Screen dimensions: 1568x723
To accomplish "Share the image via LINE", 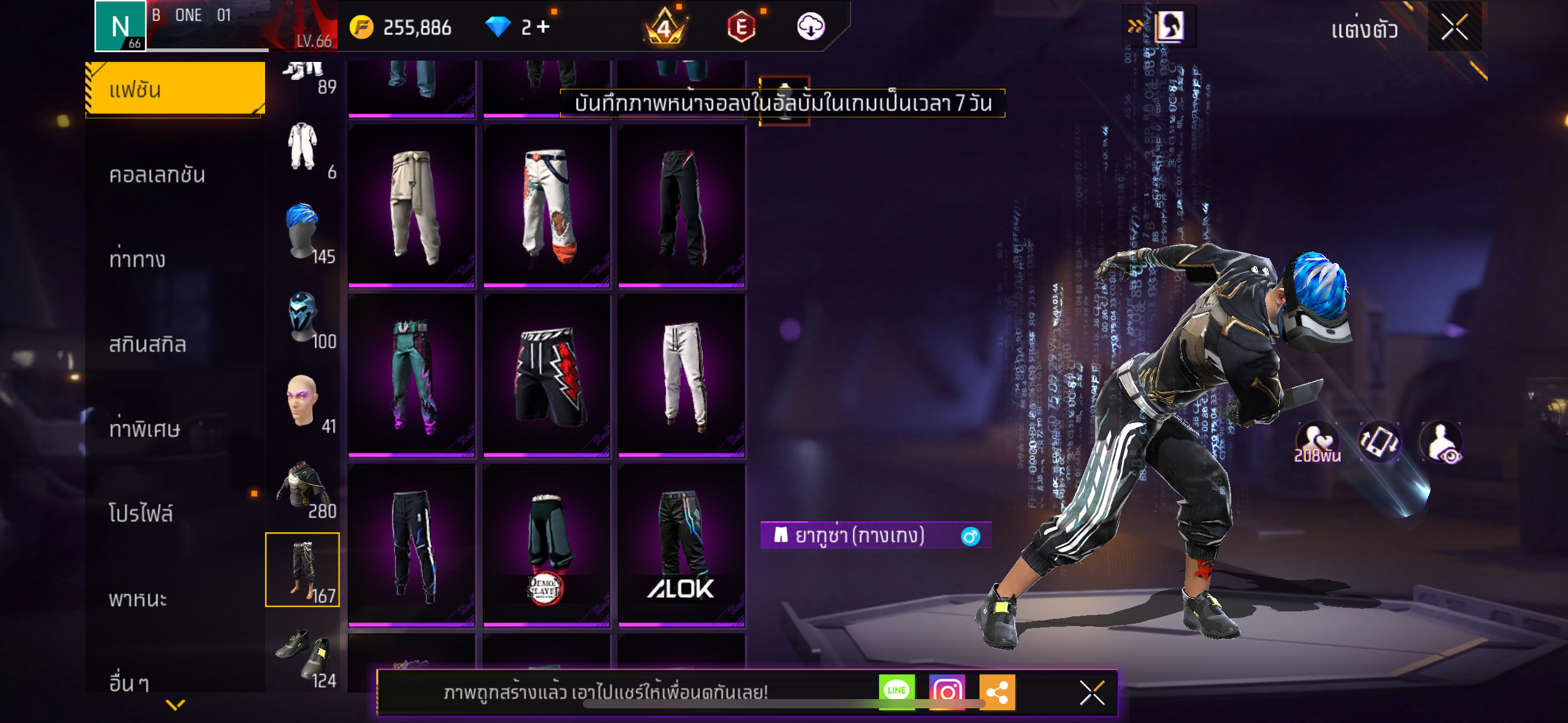I will click(896, 692).
